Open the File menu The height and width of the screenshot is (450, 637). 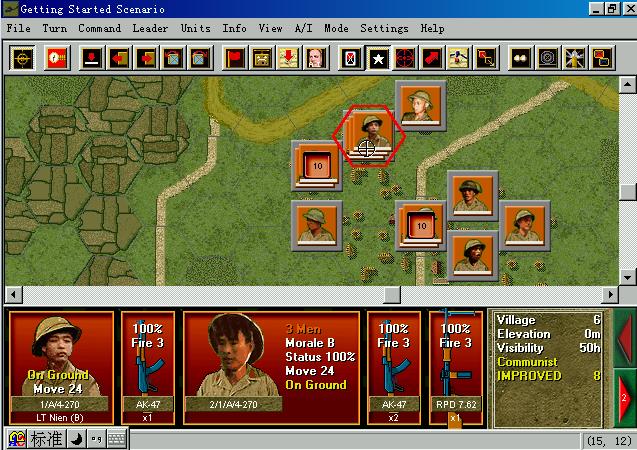pyautogui.click(x=18, y=28)
